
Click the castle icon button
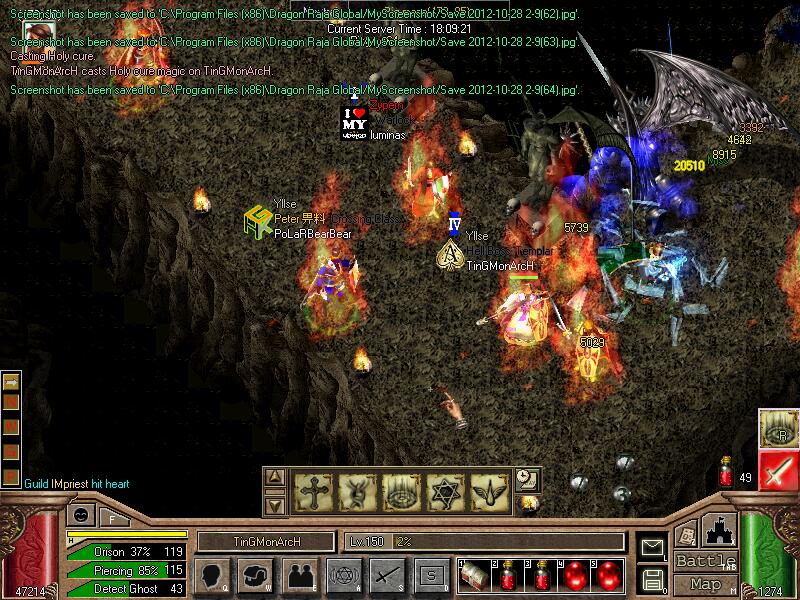click(721, 528)
